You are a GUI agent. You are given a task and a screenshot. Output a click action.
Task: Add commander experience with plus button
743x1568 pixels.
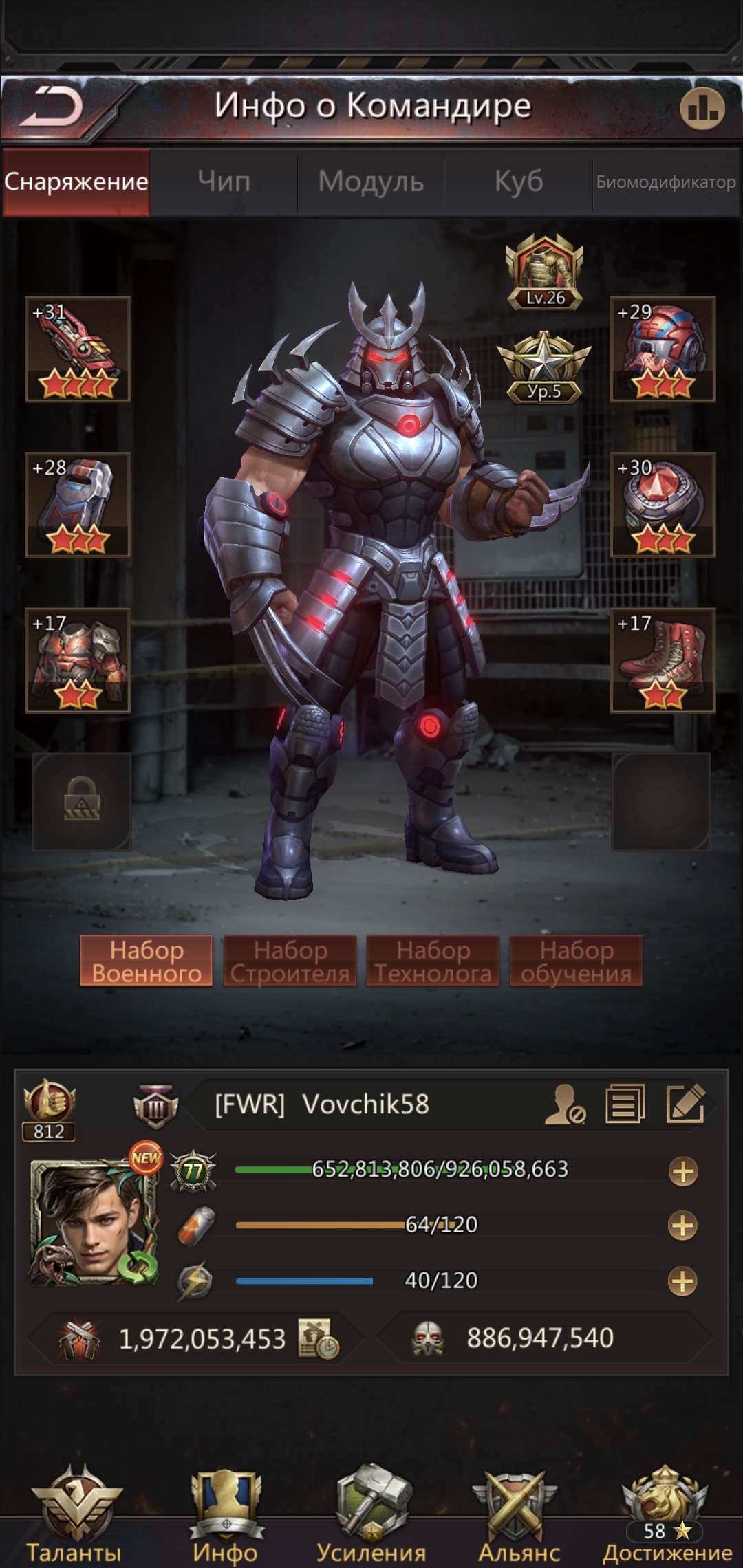[x=682, y=1171]
